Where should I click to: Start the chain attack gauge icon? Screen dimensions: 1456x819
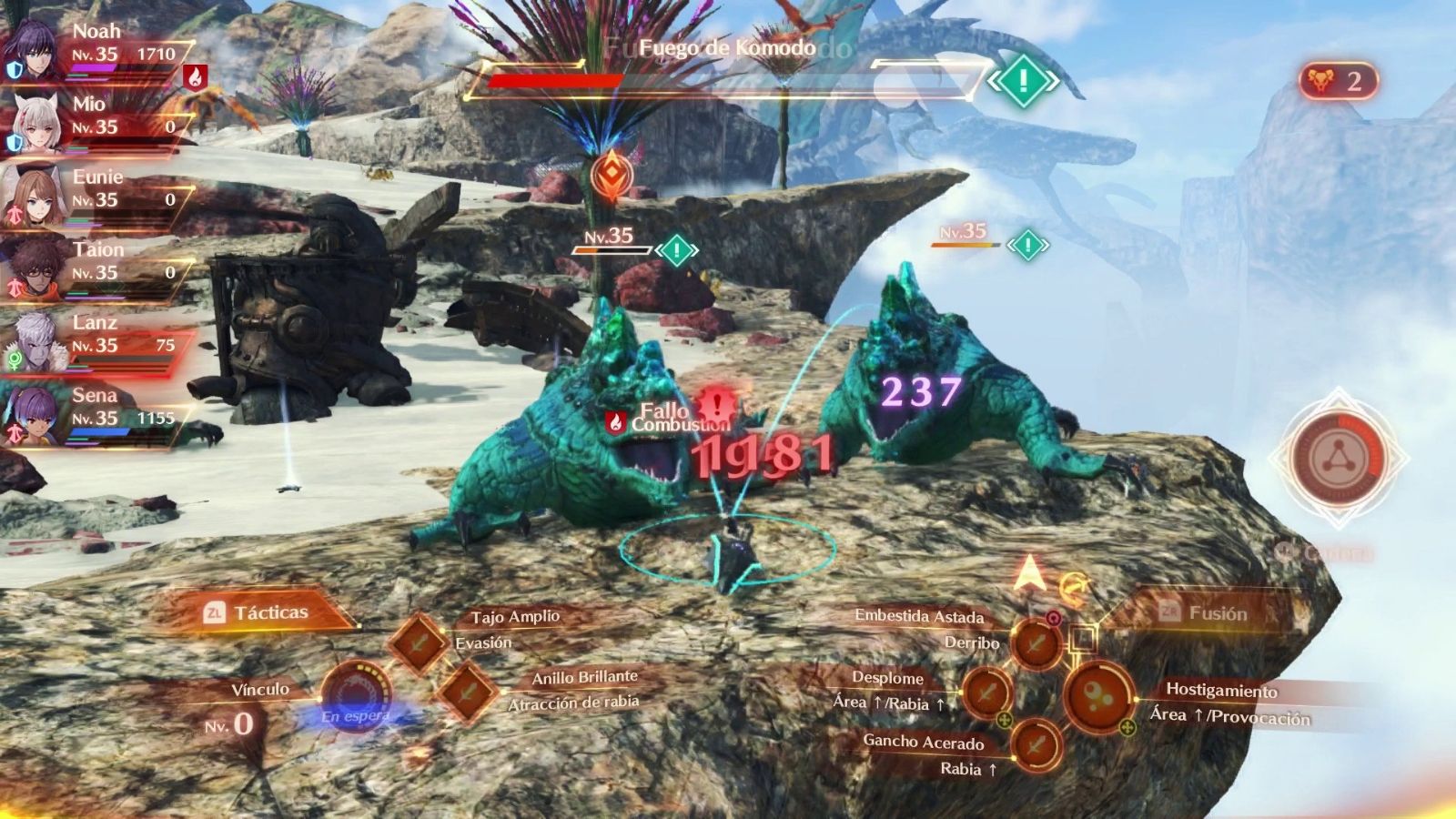(x=1338, y=458)
